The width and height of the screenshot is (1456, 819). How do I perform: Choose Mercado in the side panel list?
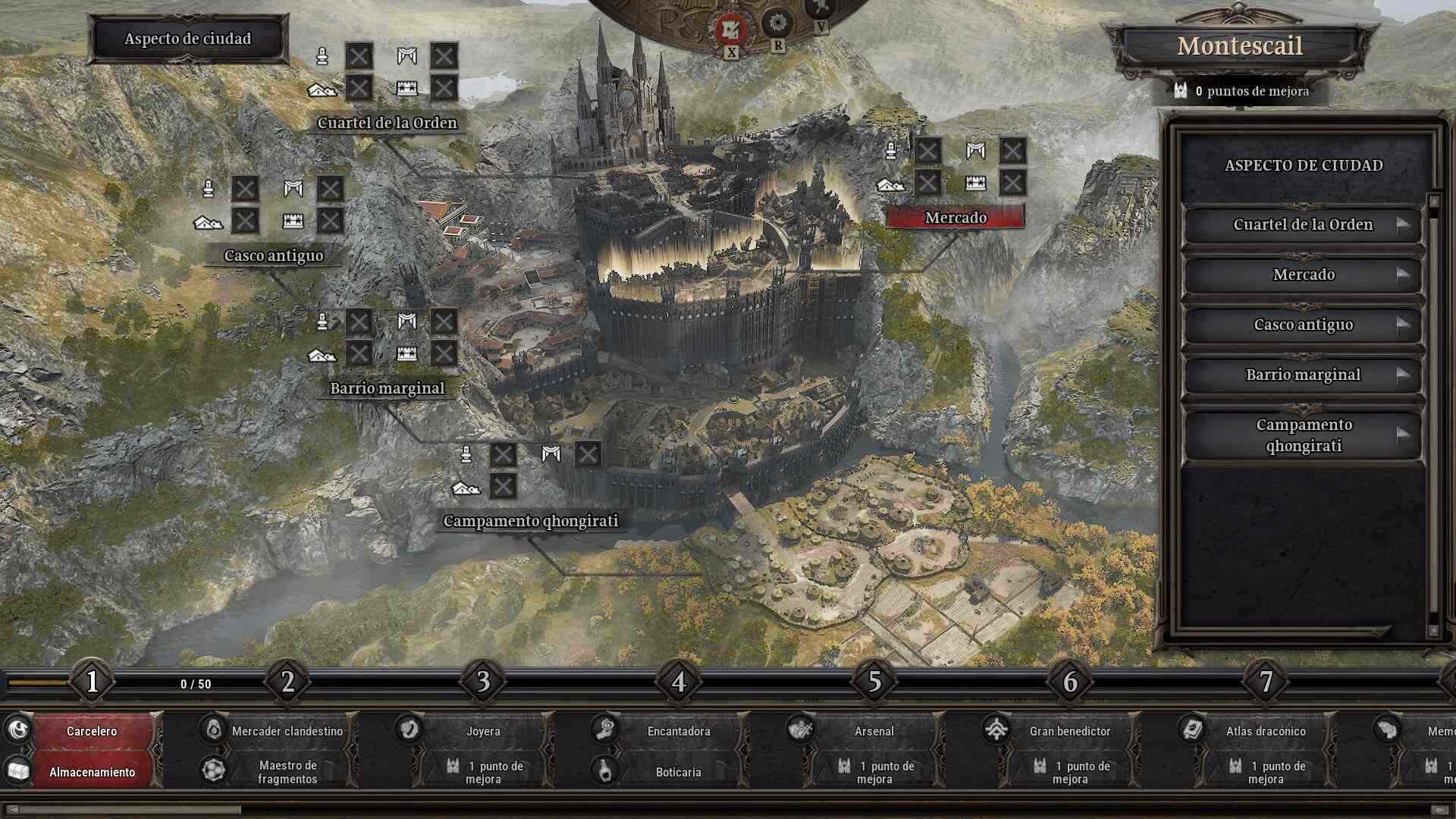(1302, 275)
